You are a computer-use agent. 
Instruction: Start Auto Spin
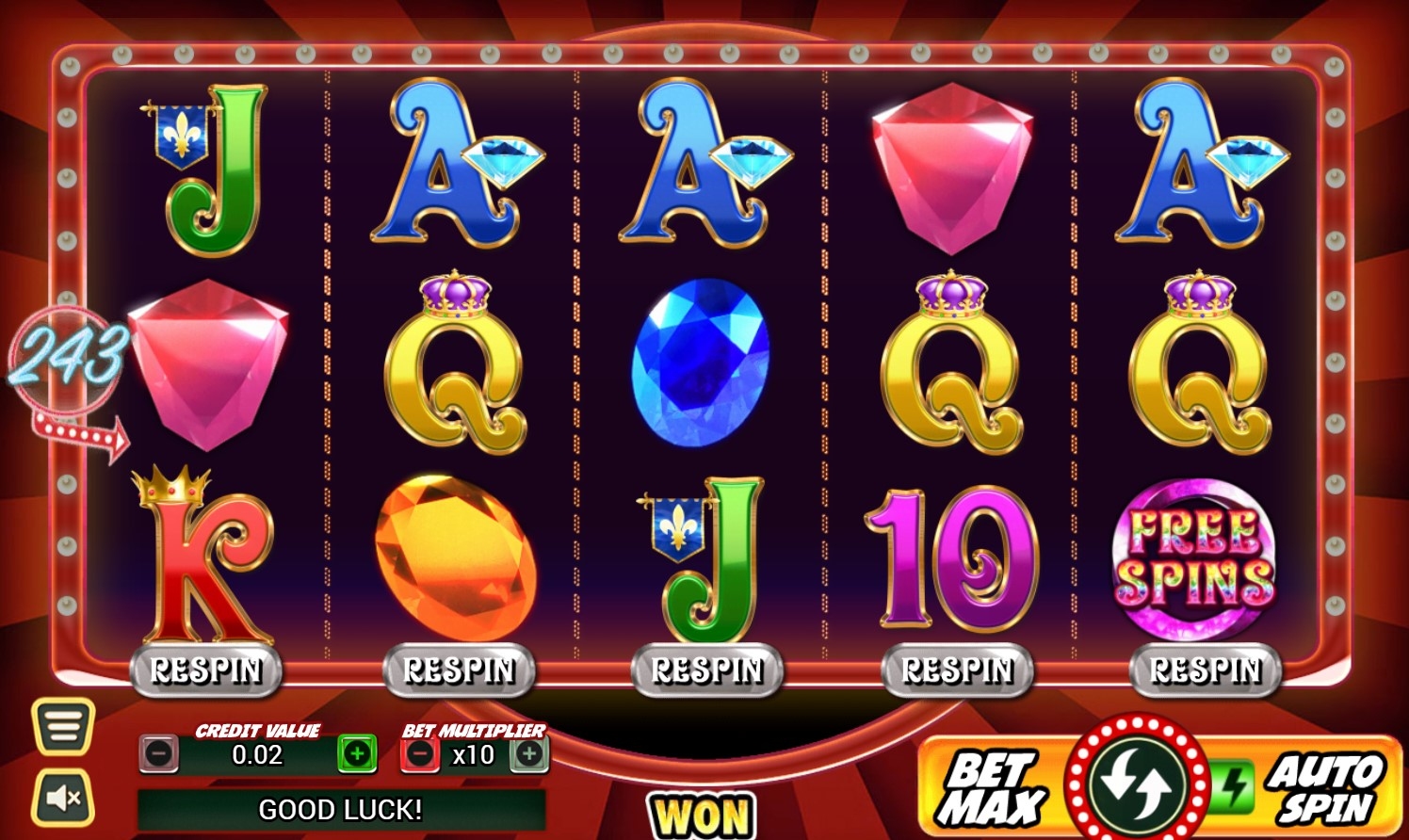(1325, 789)
